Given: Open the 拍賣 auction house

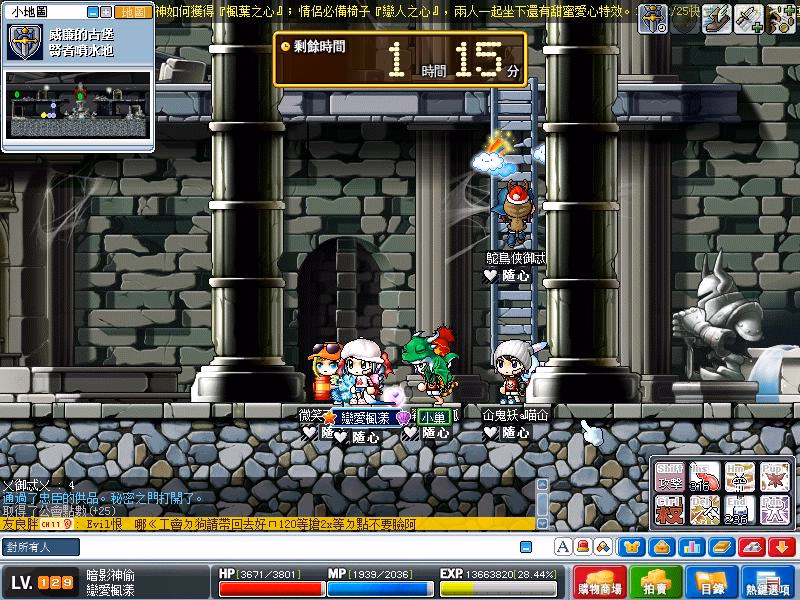Looking at the screenshot, I should [x=655, y=582].
